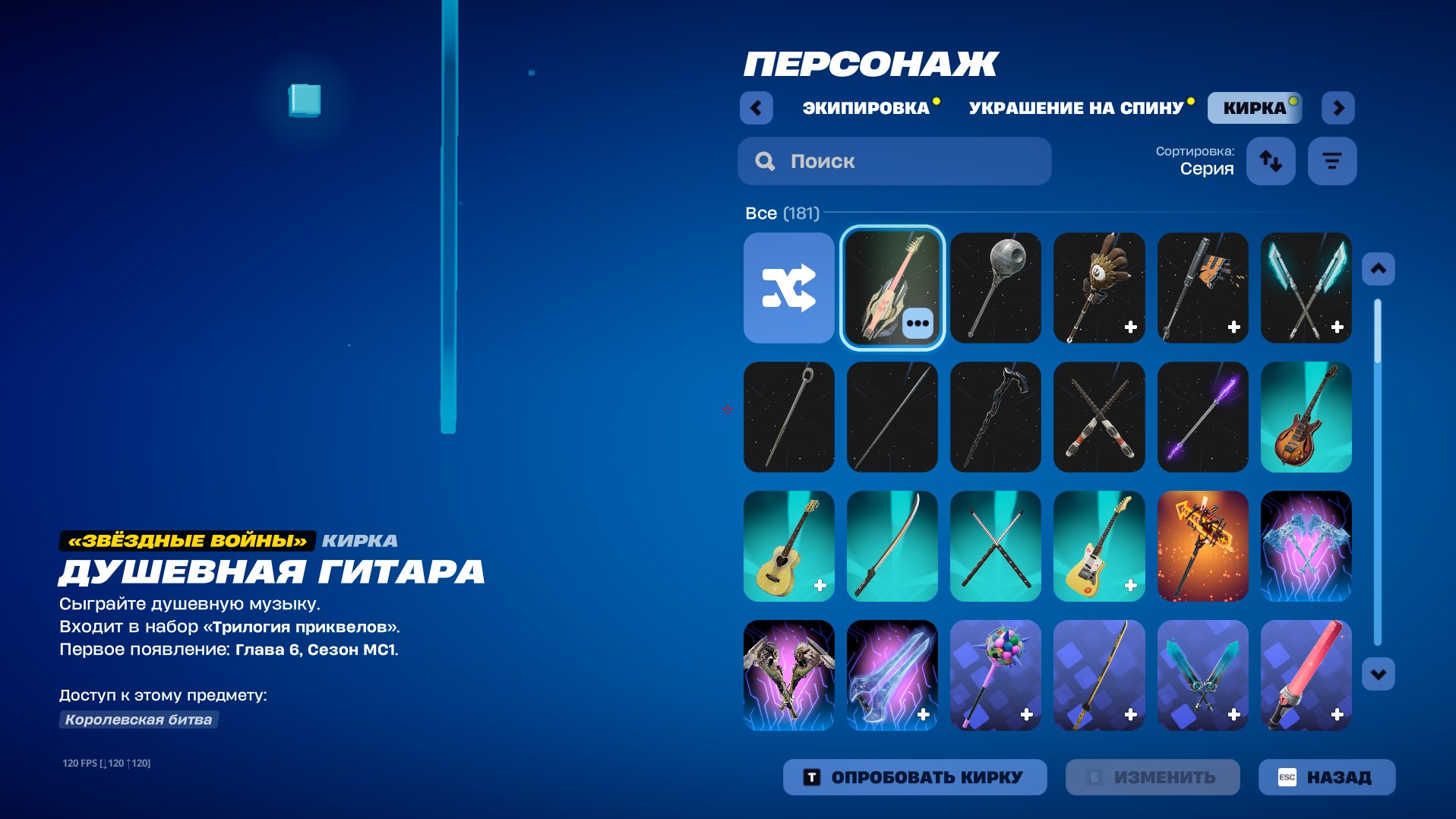
Task: Open the search magnifier in the Поиск field
Action: (764, 160)
